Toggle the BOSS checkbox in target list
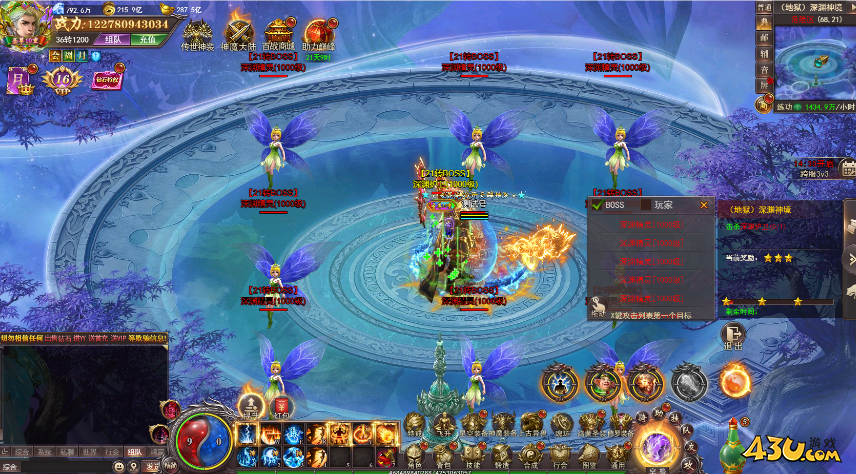856x474 pixels. click(x=597, y=205)
